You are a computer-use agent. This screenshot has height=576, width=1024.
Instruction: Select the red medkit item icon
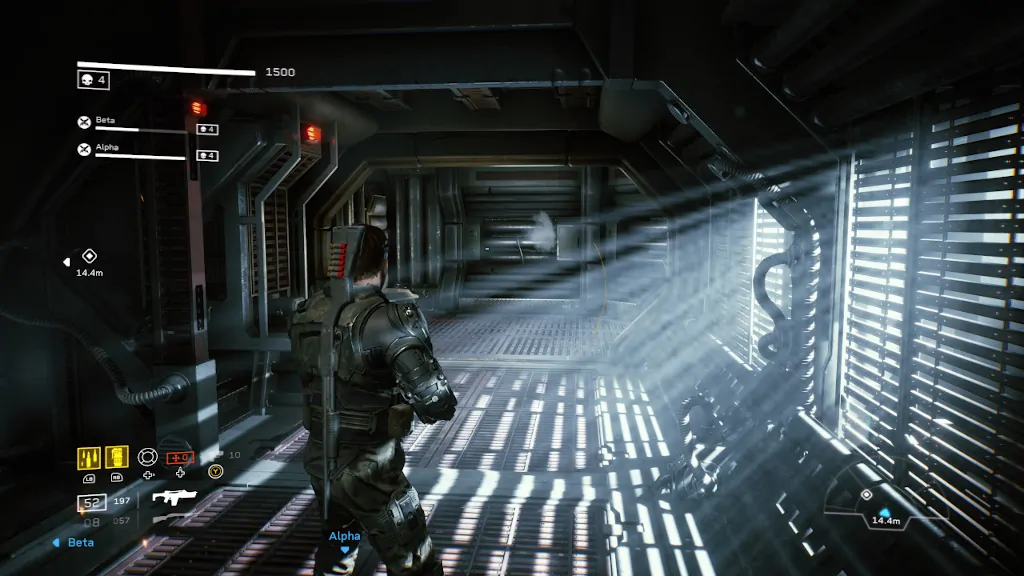coord(179,457)
